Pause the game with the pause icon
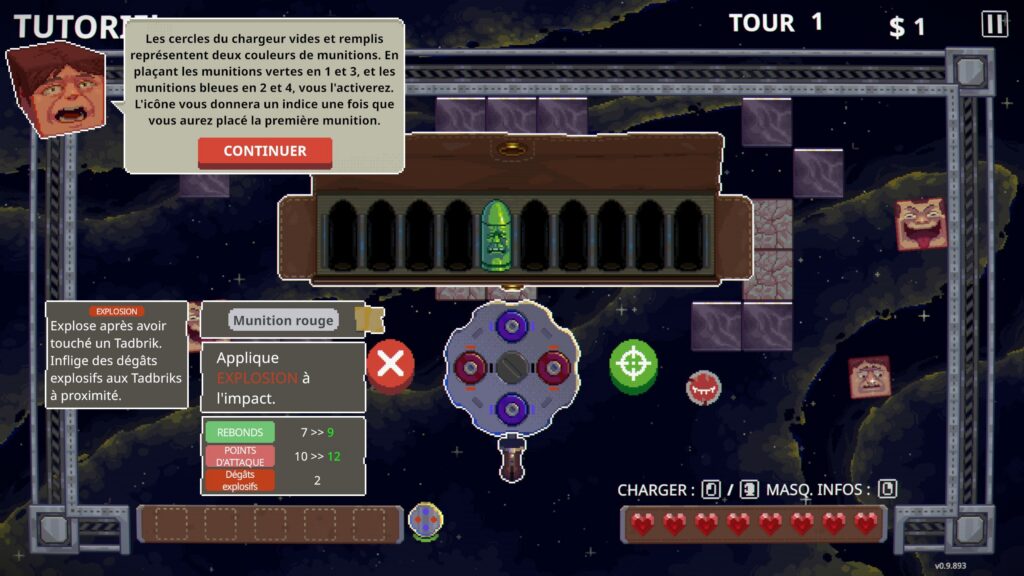This screenshot has height=576, width=1024. tap(994, 24)
